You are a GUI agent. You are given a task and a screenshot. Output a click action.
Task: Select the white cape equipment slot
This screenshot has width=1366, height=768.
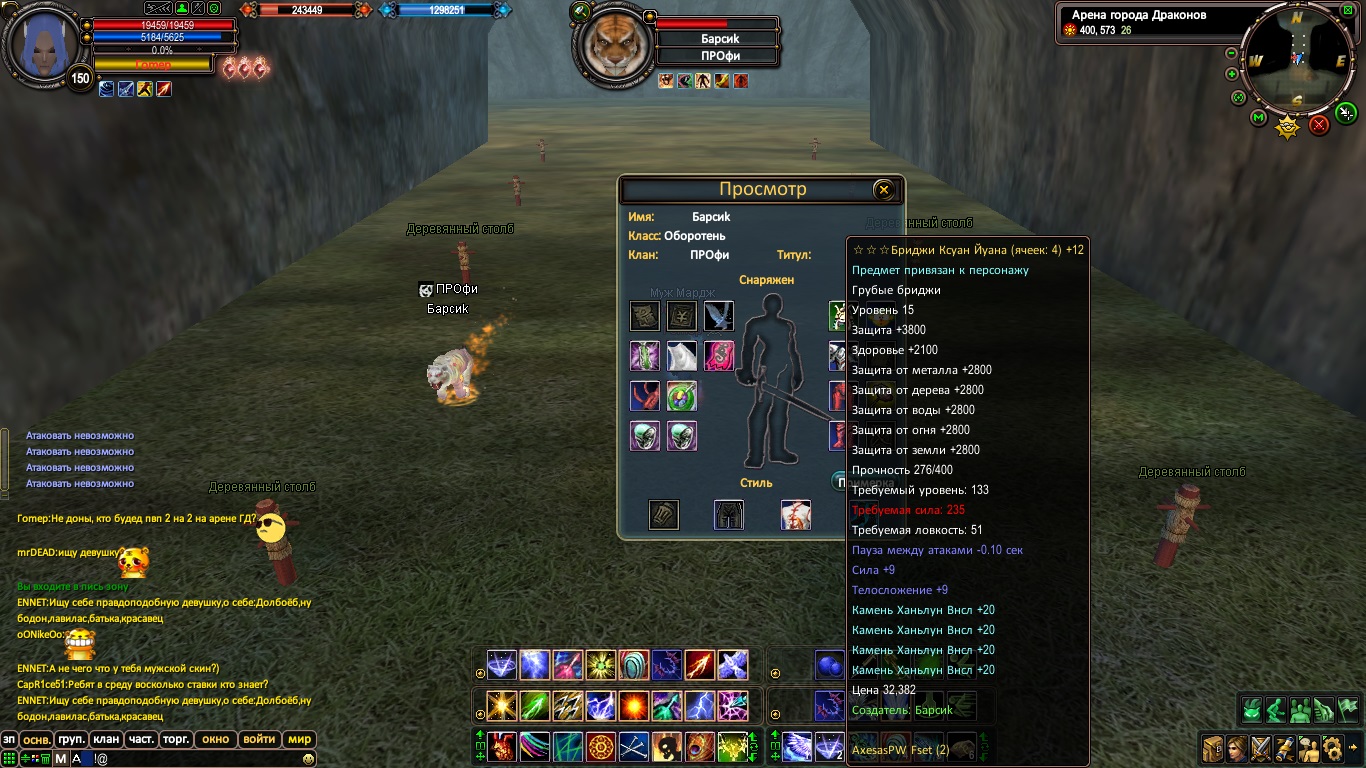tap(682, 356)
